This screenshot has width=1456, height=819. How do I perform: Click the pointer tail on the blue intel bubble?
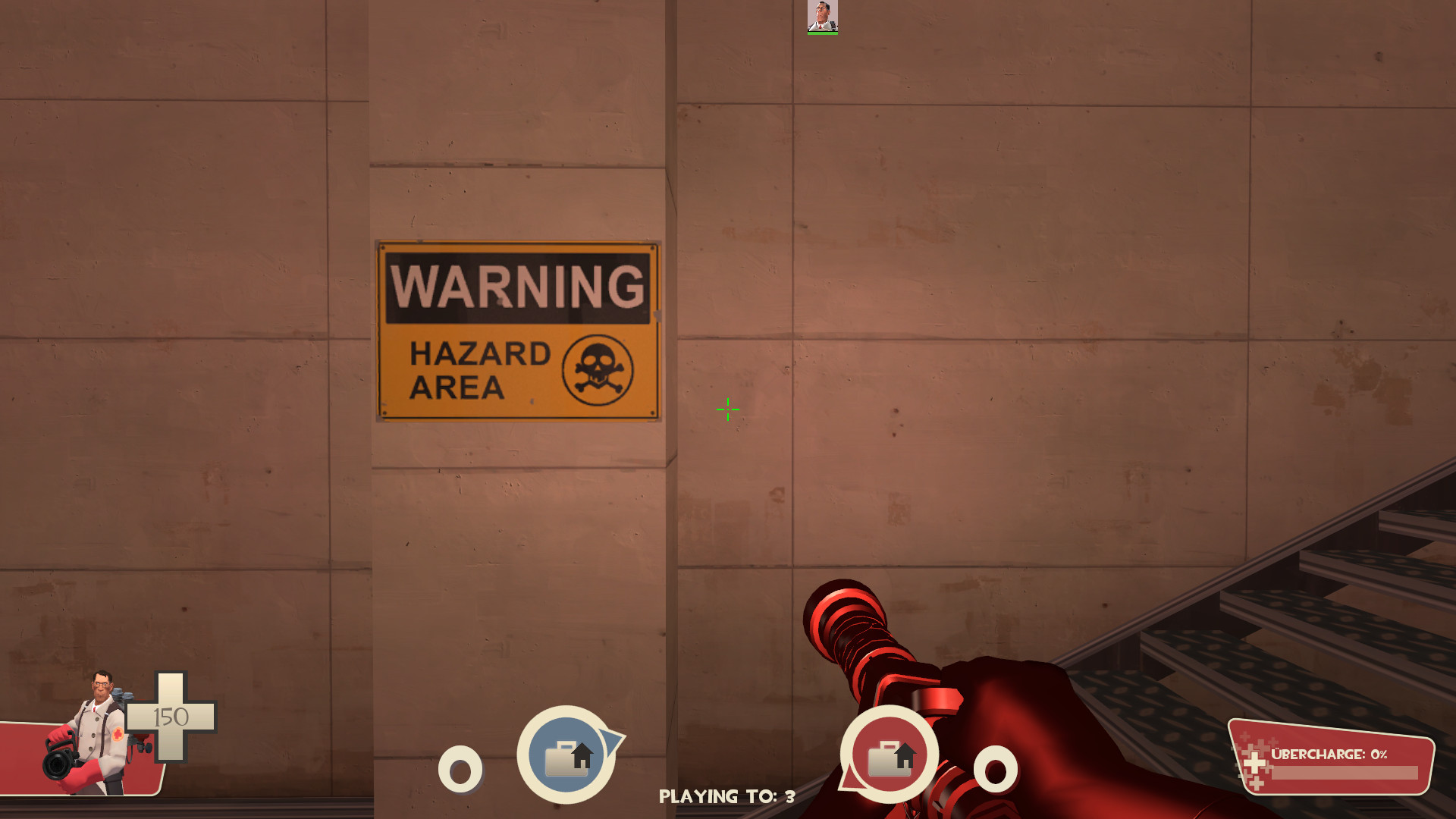(611, 739)
